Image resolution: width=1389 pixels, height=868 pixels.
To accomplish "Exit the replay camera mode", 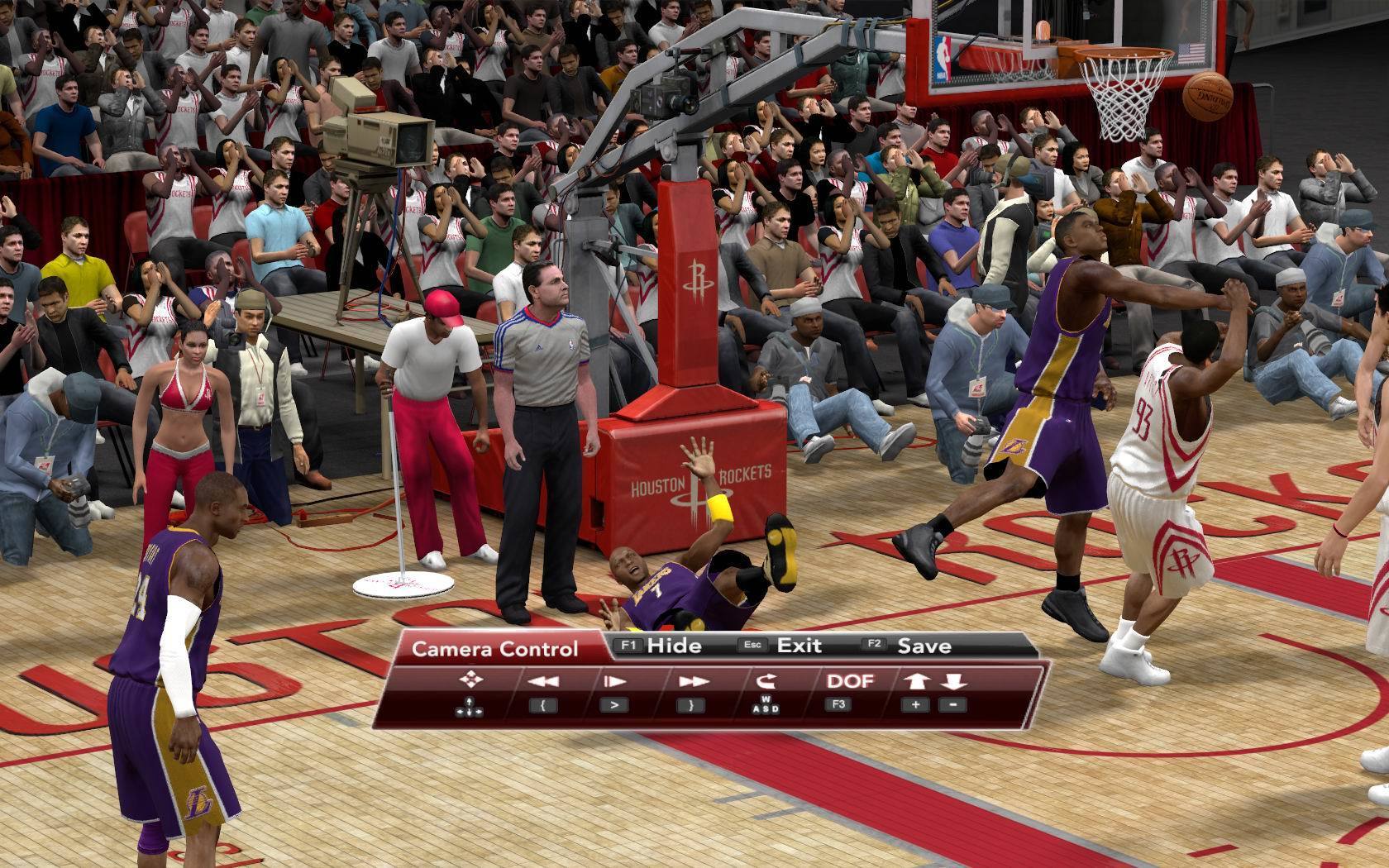I will [786, 646].
